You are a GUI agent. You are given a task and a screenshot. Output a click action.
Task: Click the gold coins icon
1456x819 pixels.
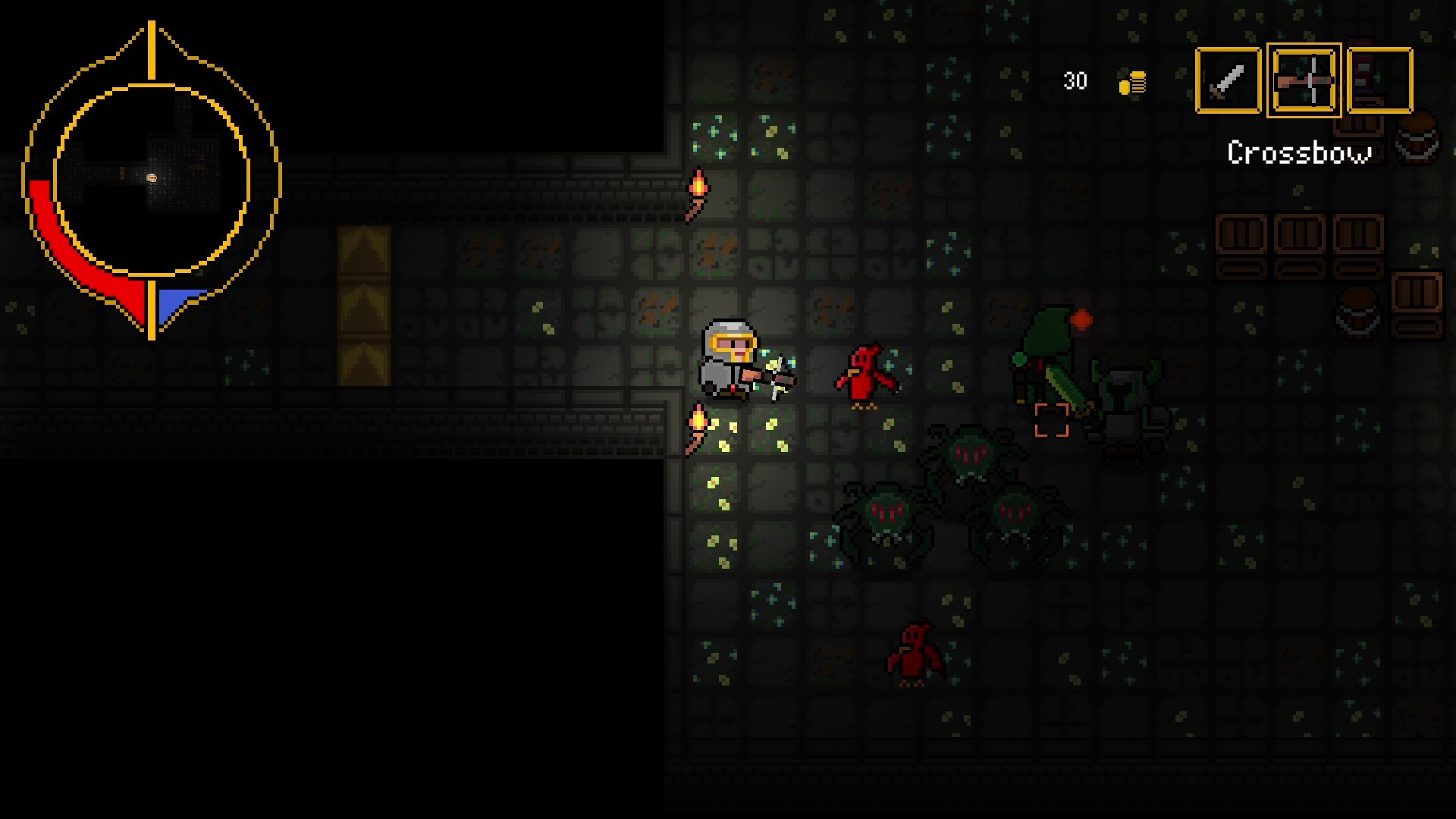1131,82
